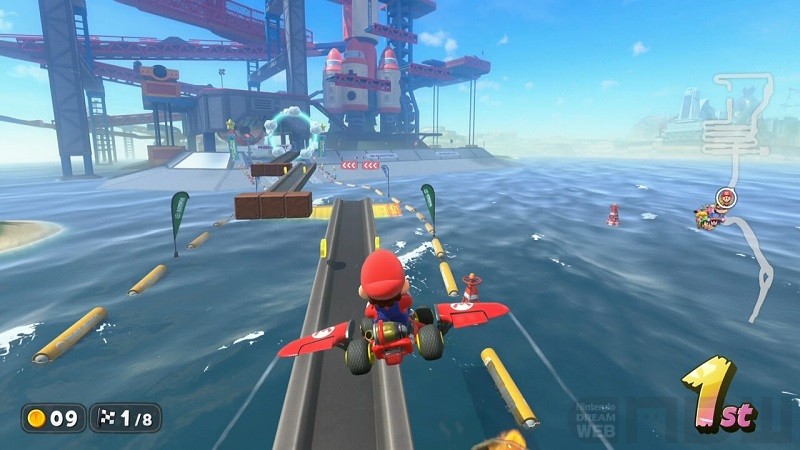Viewport: 800px width, 450px height.
Task: Click the cluster of rival racer markers
Action: coord(710,218)
